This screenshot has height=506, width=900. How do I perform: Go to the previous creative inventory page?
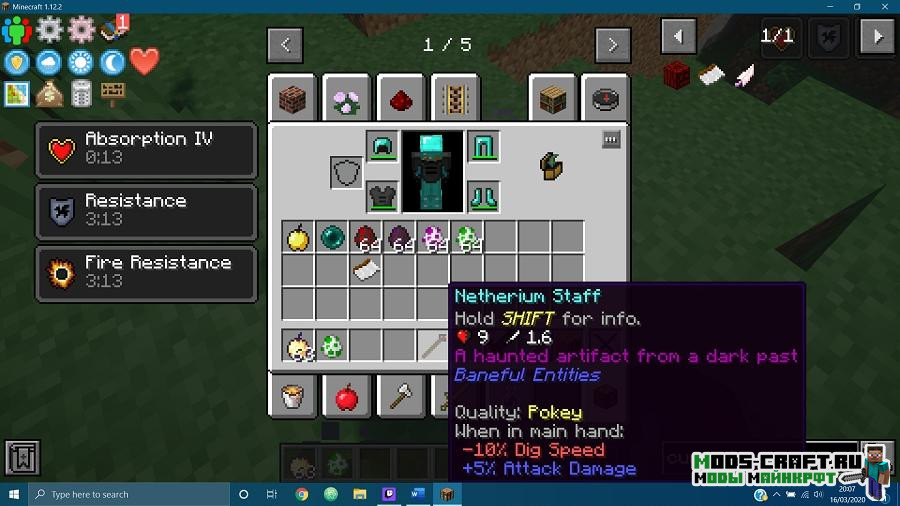click(285, 44)
